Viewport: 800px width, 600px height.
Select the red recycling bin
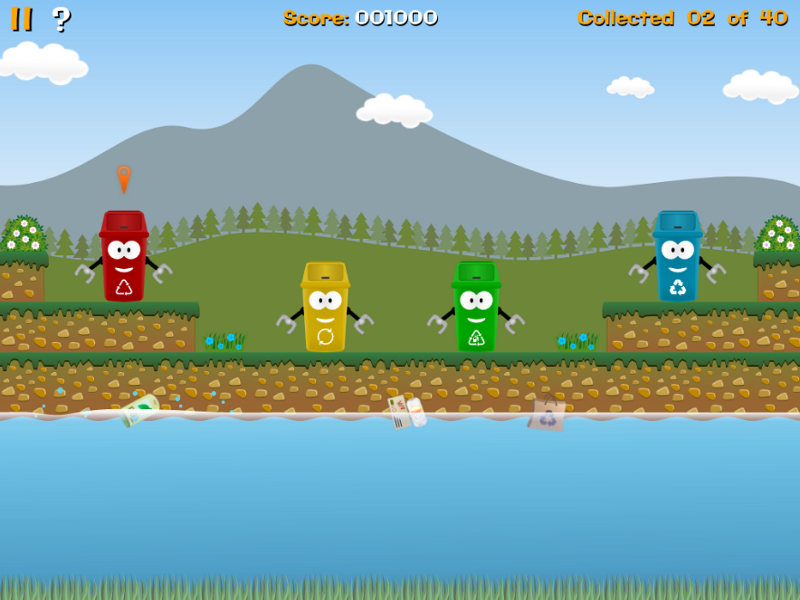click(124, 257)
